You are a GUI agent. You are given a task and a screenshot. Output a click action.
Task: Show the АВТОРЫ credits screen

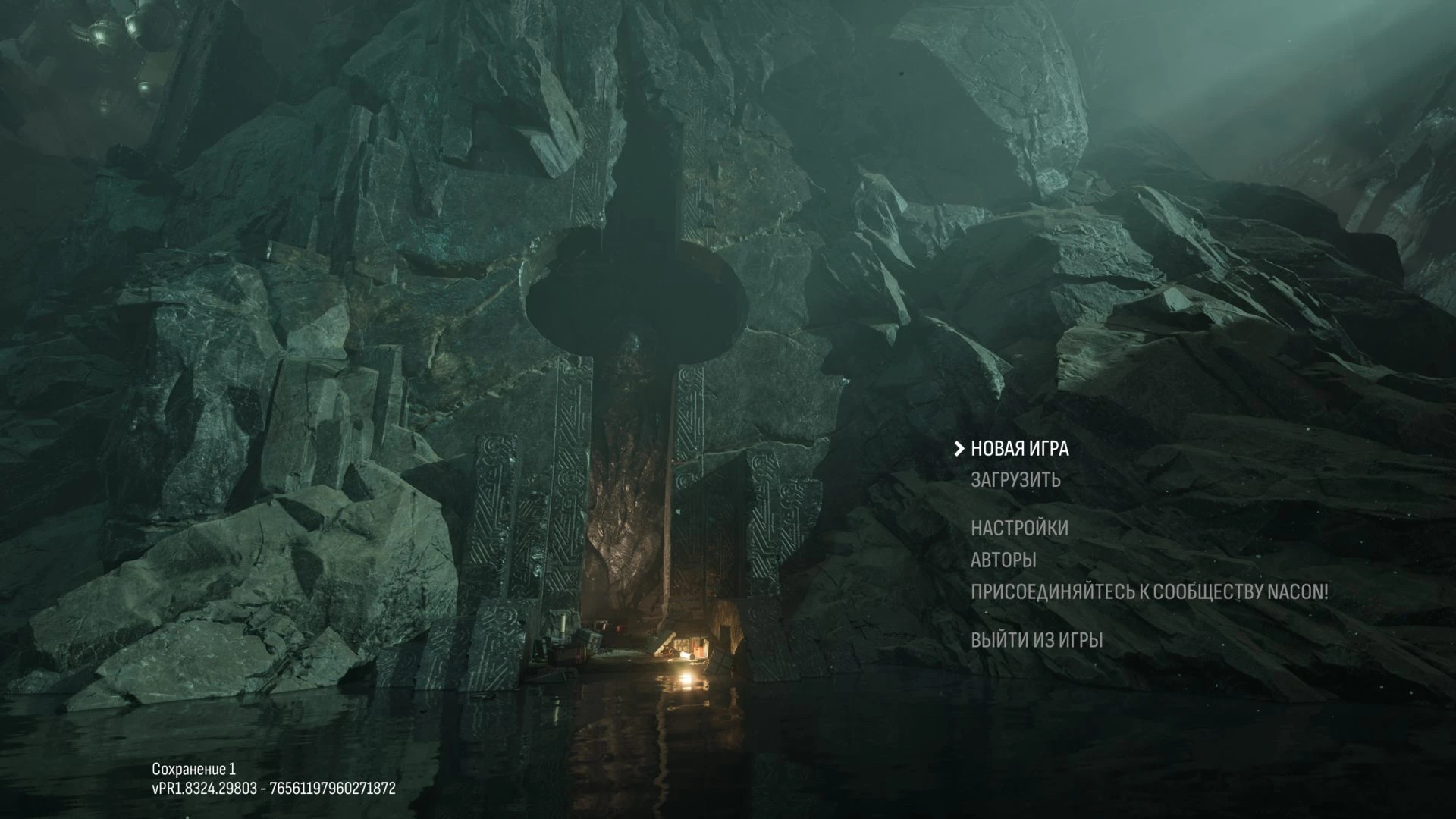coord(1003,560)
